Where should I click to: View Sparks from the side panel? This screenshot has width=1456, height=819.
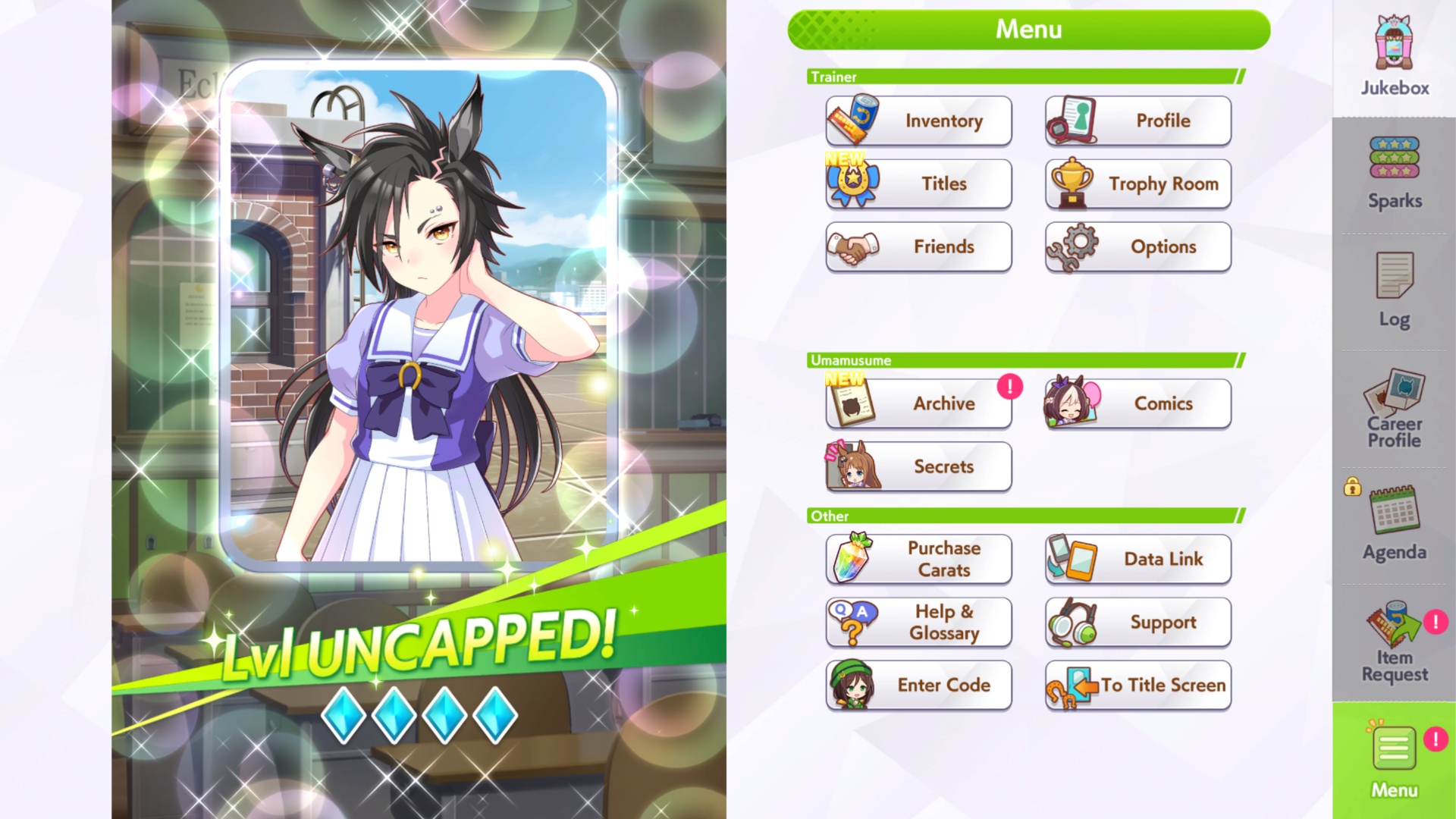pyautogui.click(x=1394, y=174)
